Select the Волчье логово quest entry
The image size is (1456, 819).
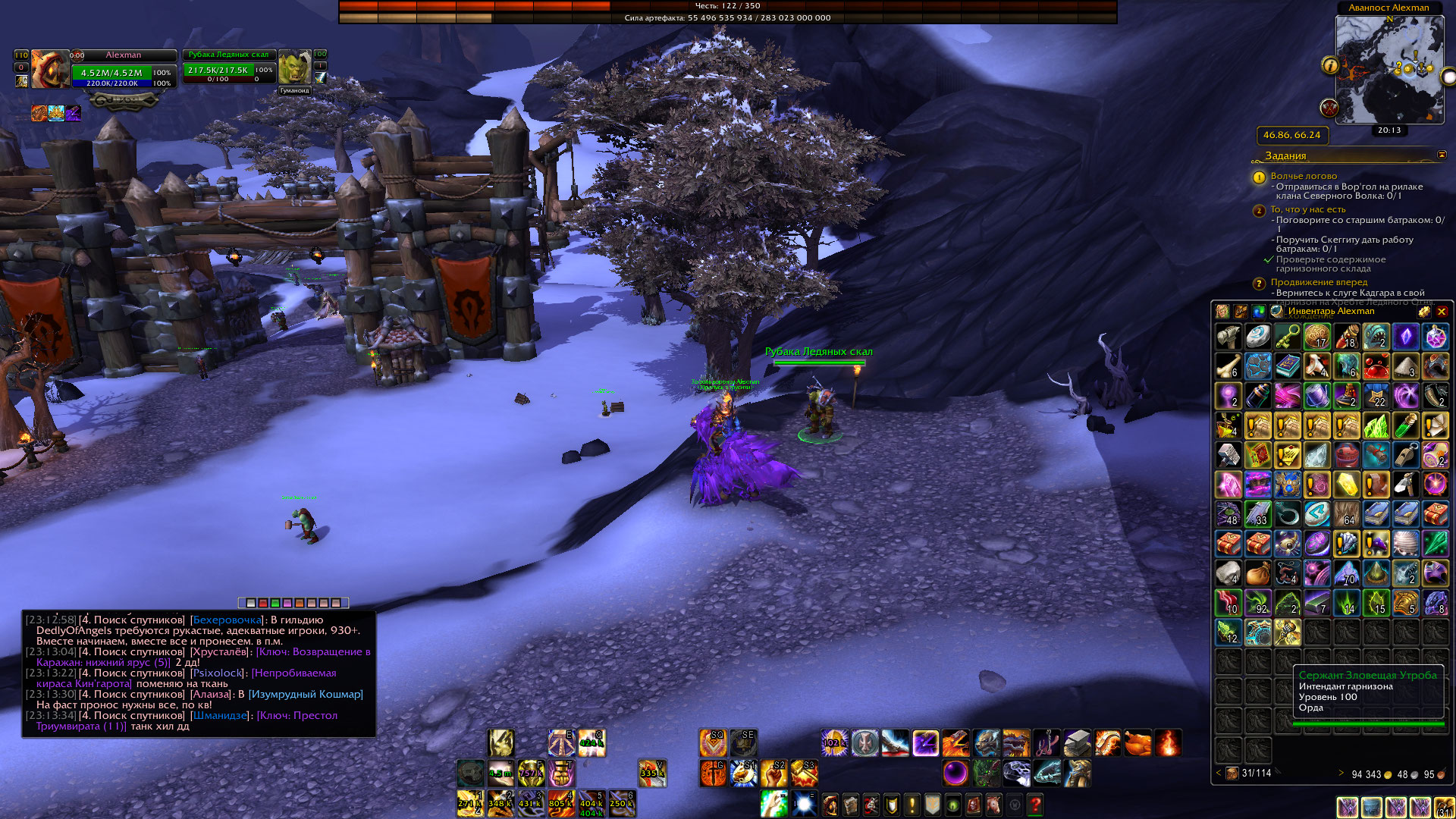pos(1304,176)
